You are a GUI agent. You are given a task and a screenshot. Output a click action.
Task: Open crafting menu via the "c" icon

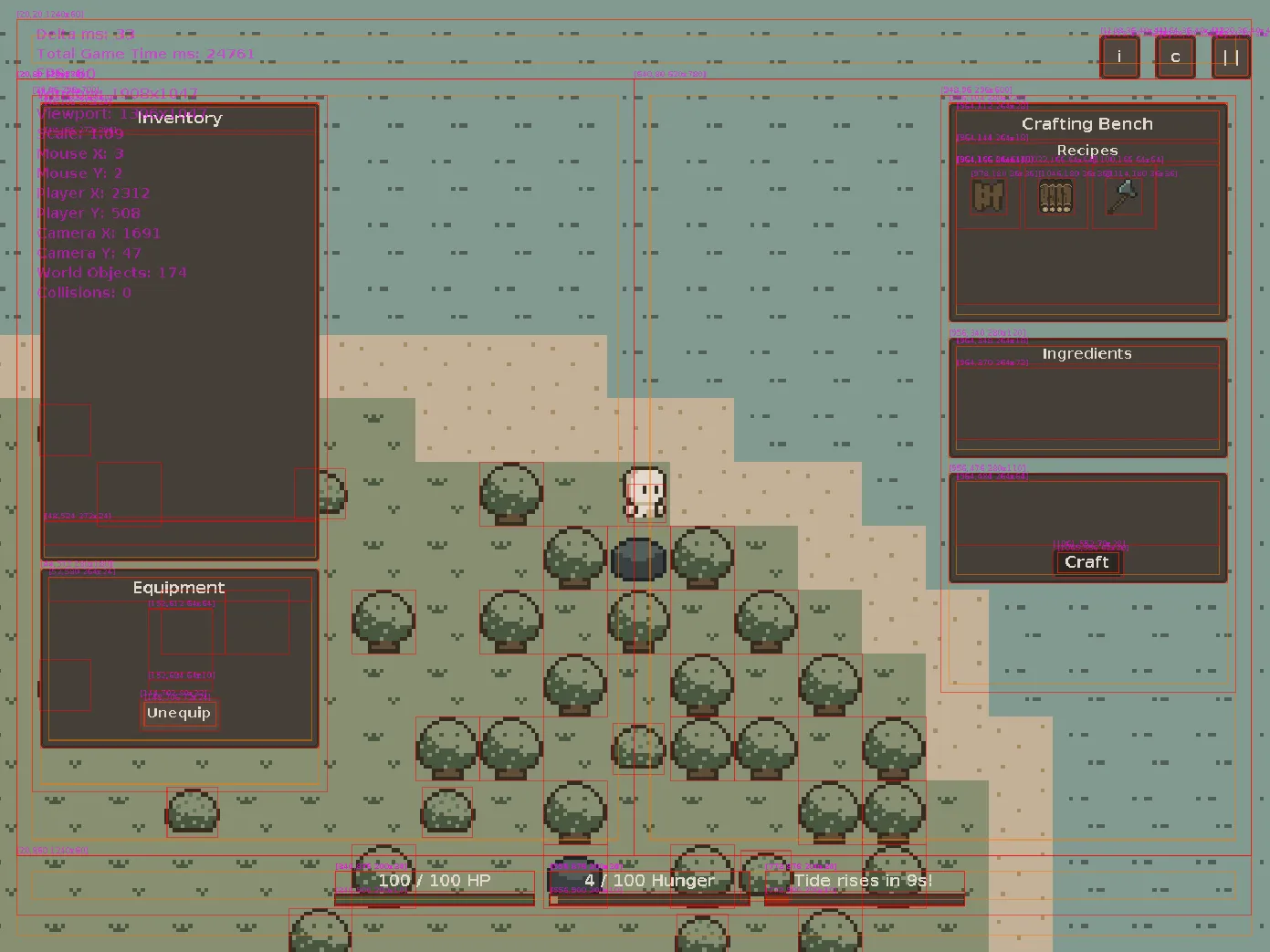pyautogui.click(x=1175, y=57)
